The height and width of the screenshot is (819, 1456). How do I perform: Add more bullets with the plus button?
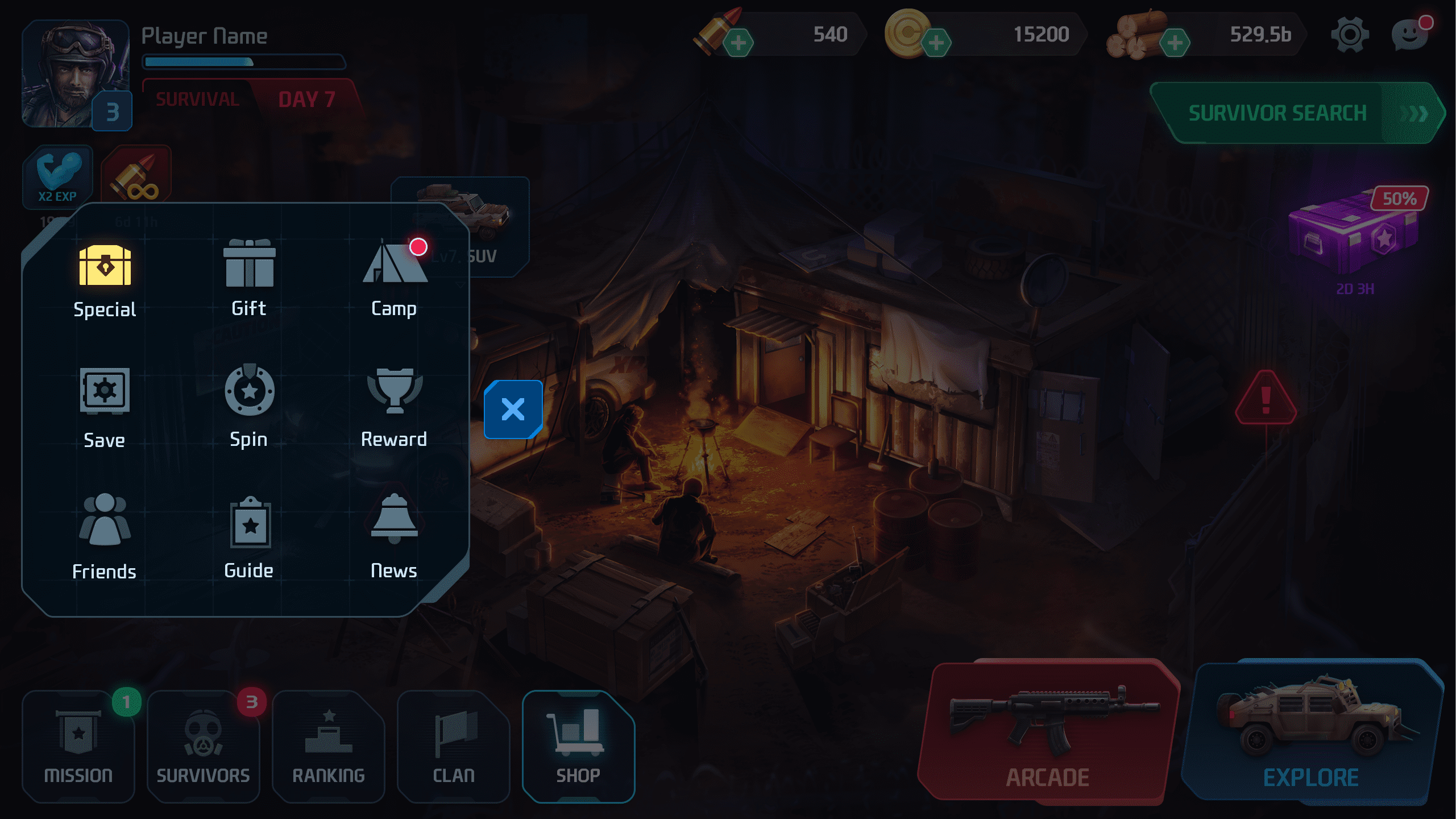[x=739, y=43]
